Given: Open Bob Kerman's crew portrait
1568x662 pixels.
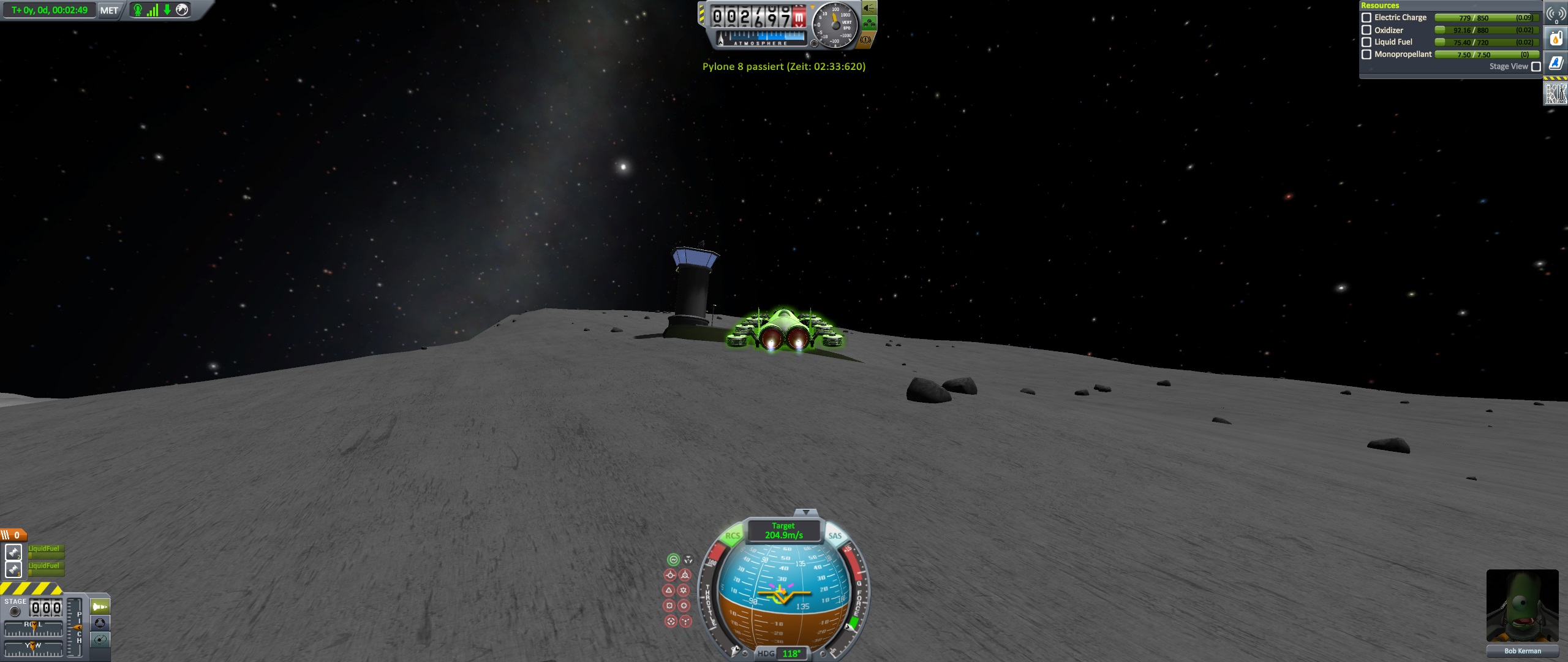Looking at the screenshot, I should 1522,606.
